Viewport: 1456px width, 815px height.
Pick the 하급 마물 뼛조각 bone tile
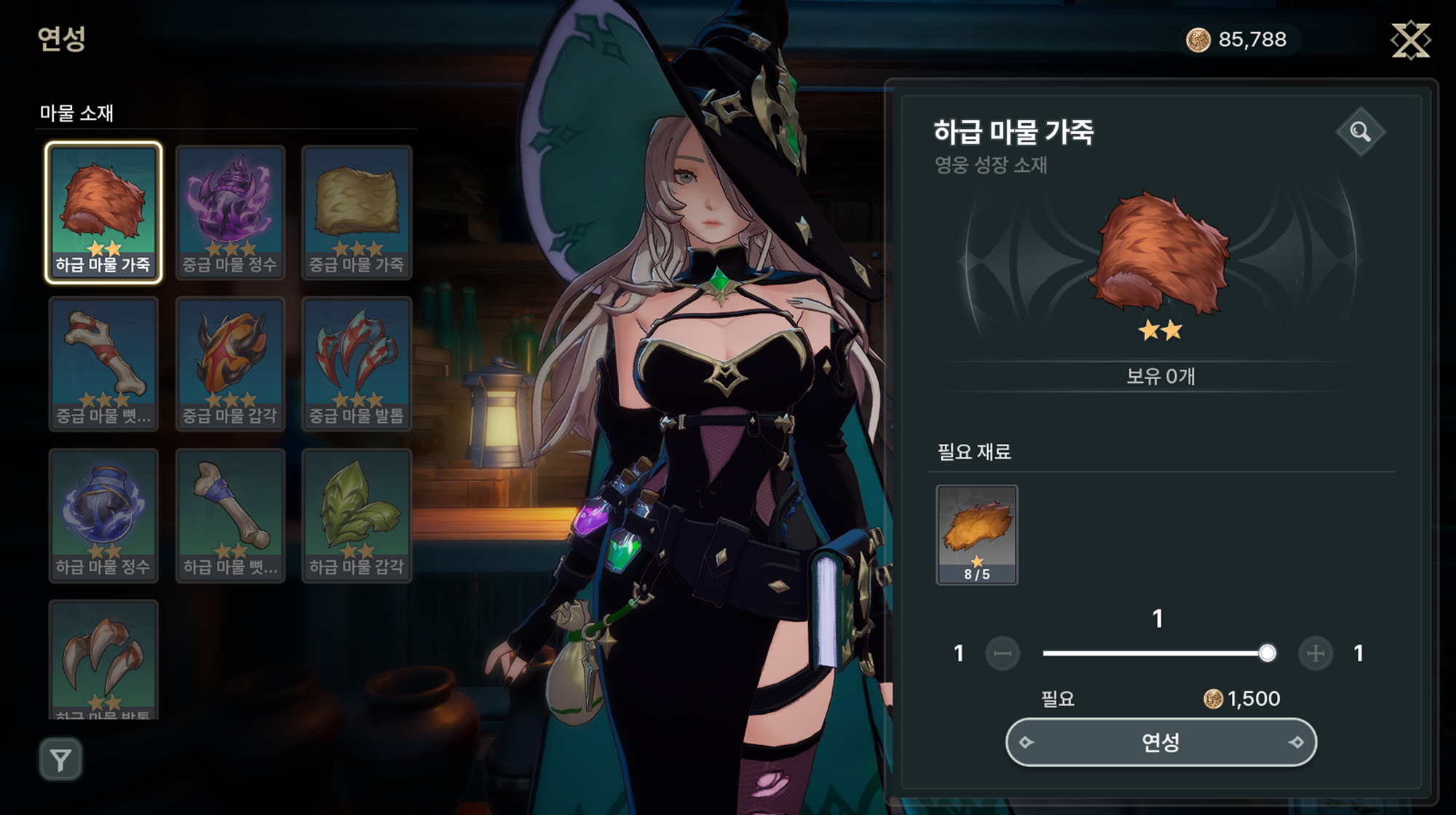(230, 514)
